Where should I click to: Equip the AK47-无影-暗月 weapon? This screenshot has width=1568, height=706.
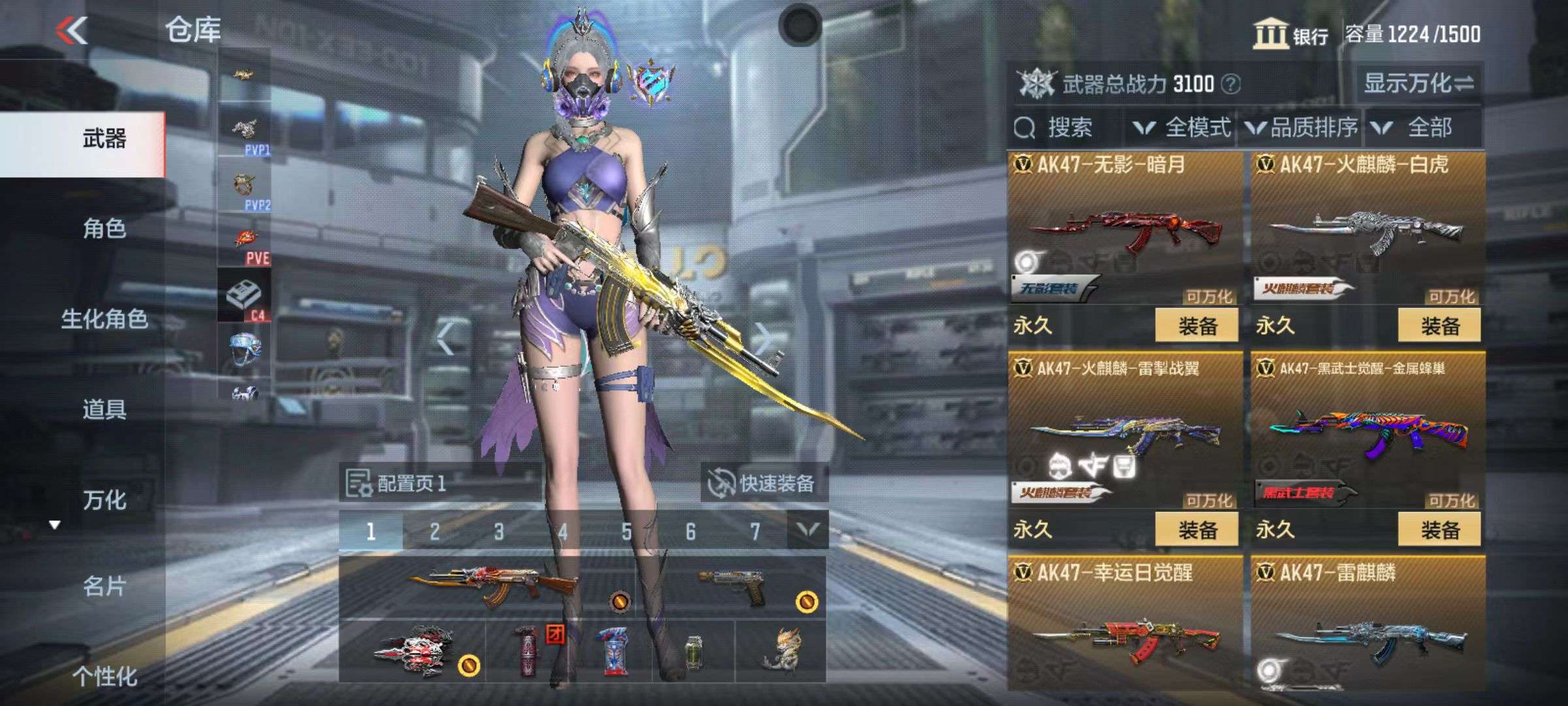[1196, 326]
